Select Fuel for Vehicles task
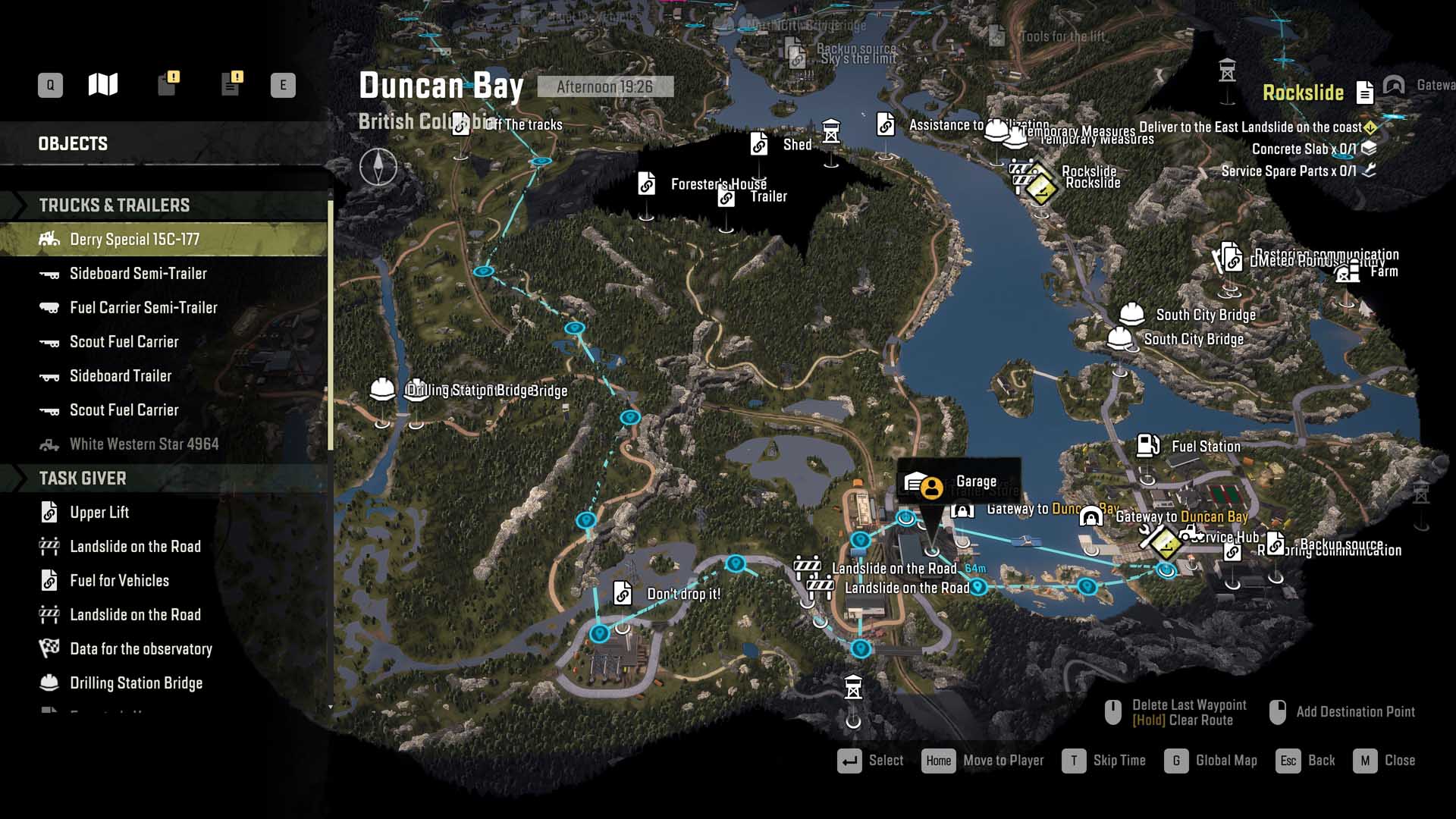Image resolution: width=1456 pixels, height=819 pixels. [119, 581]
